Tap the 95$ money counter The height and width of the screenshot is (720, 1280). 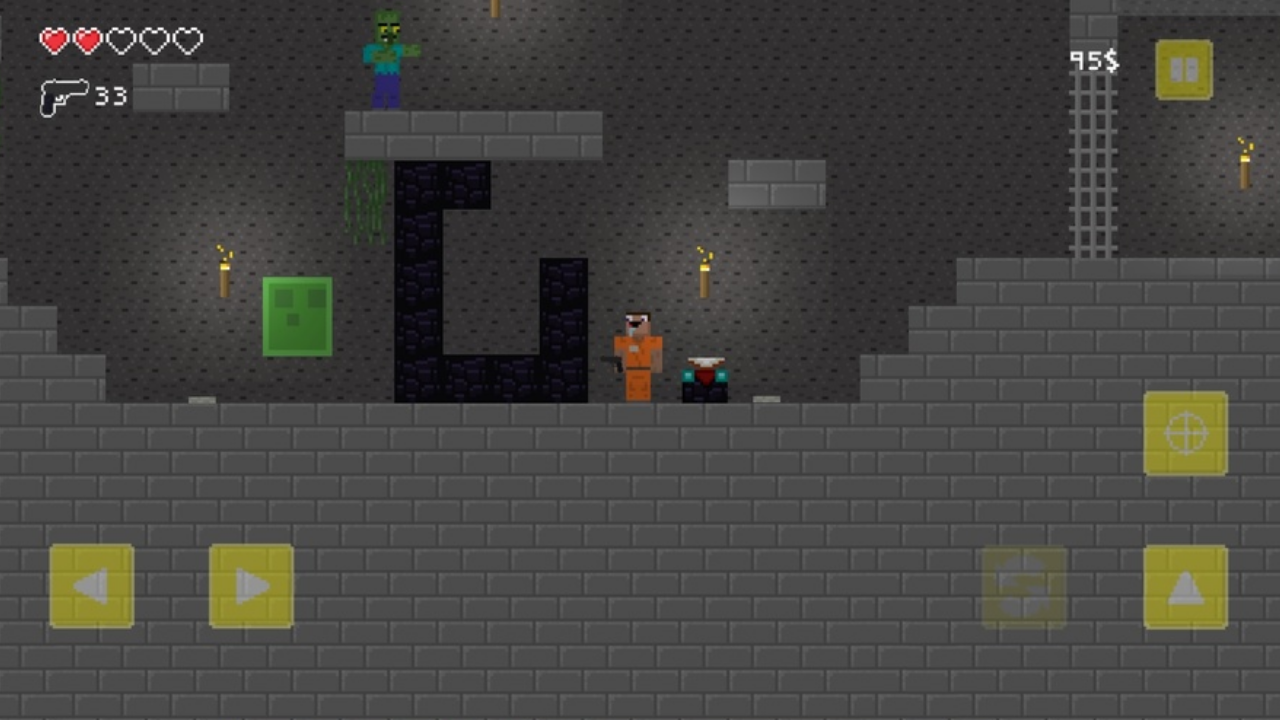point(1096,62)
